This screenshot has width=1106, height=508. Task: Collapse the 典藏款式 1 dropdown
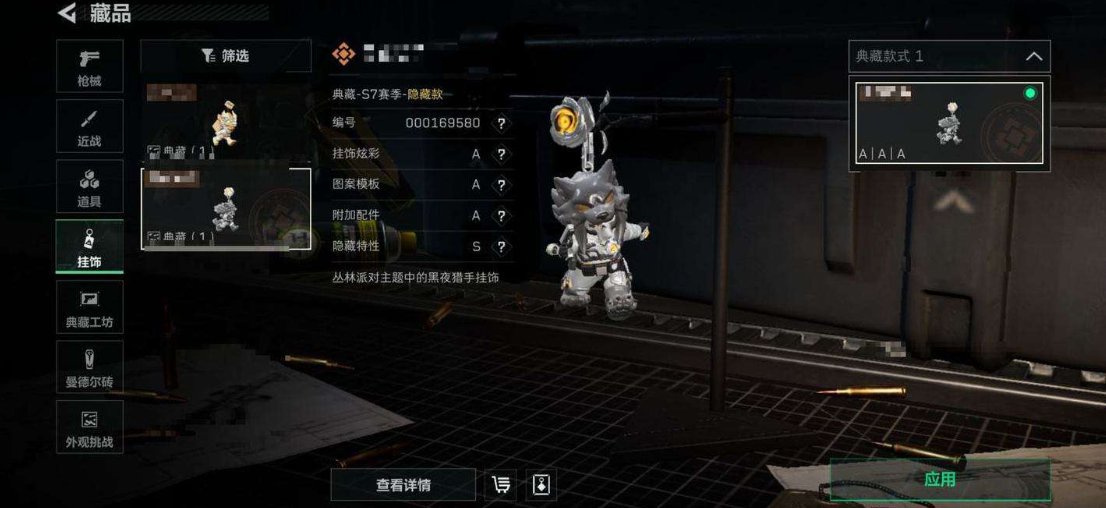pyautogui.click(x=1034, y=57)
